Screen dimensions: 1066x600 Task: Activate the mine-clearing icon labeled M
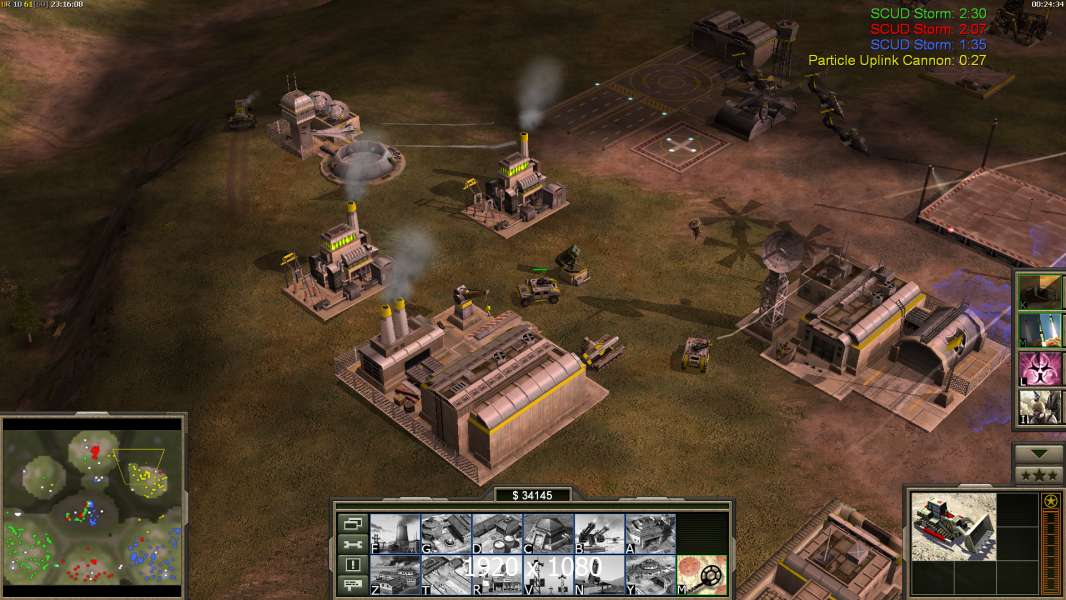701,575
